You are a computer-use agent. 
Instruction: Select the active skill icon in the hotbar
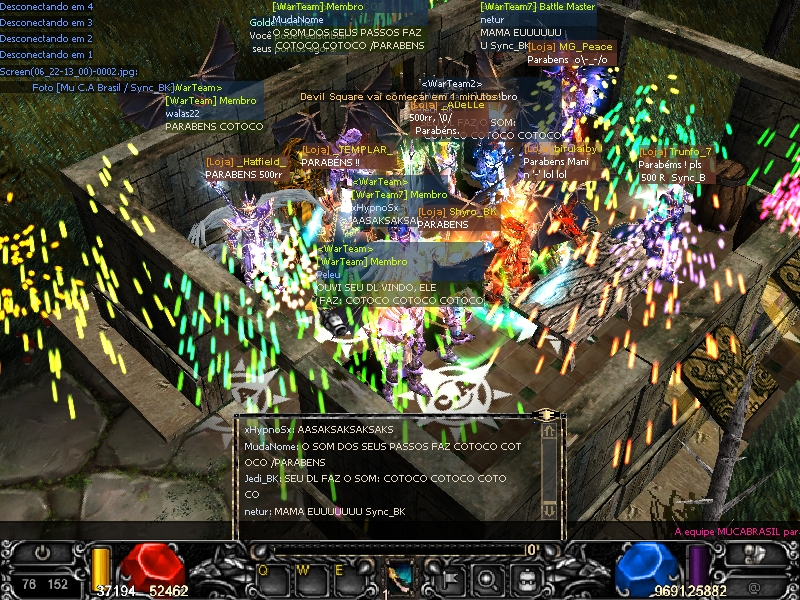(x=400, y=577)
